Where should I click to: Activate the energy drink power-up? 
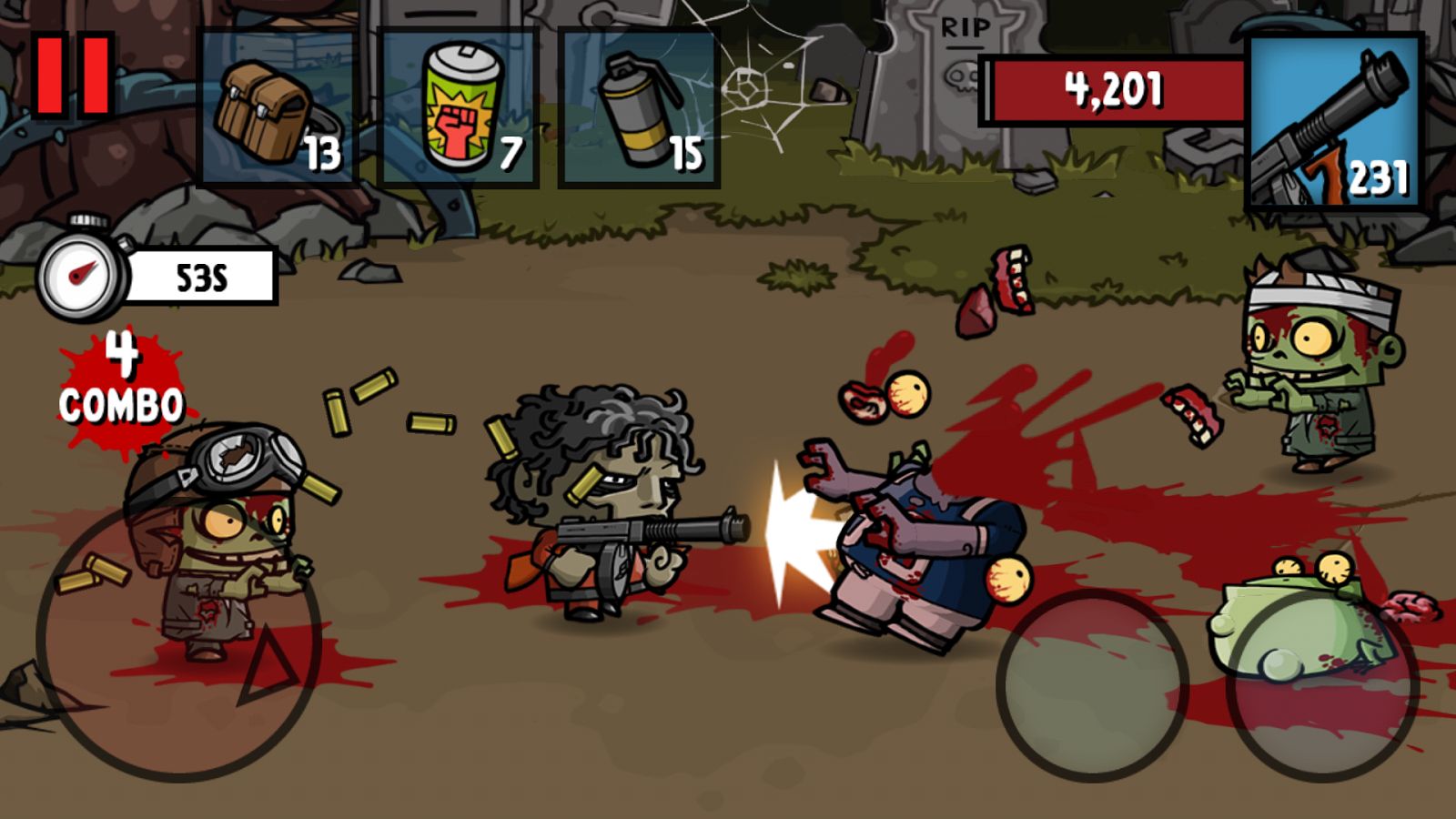tap(460, 105)
